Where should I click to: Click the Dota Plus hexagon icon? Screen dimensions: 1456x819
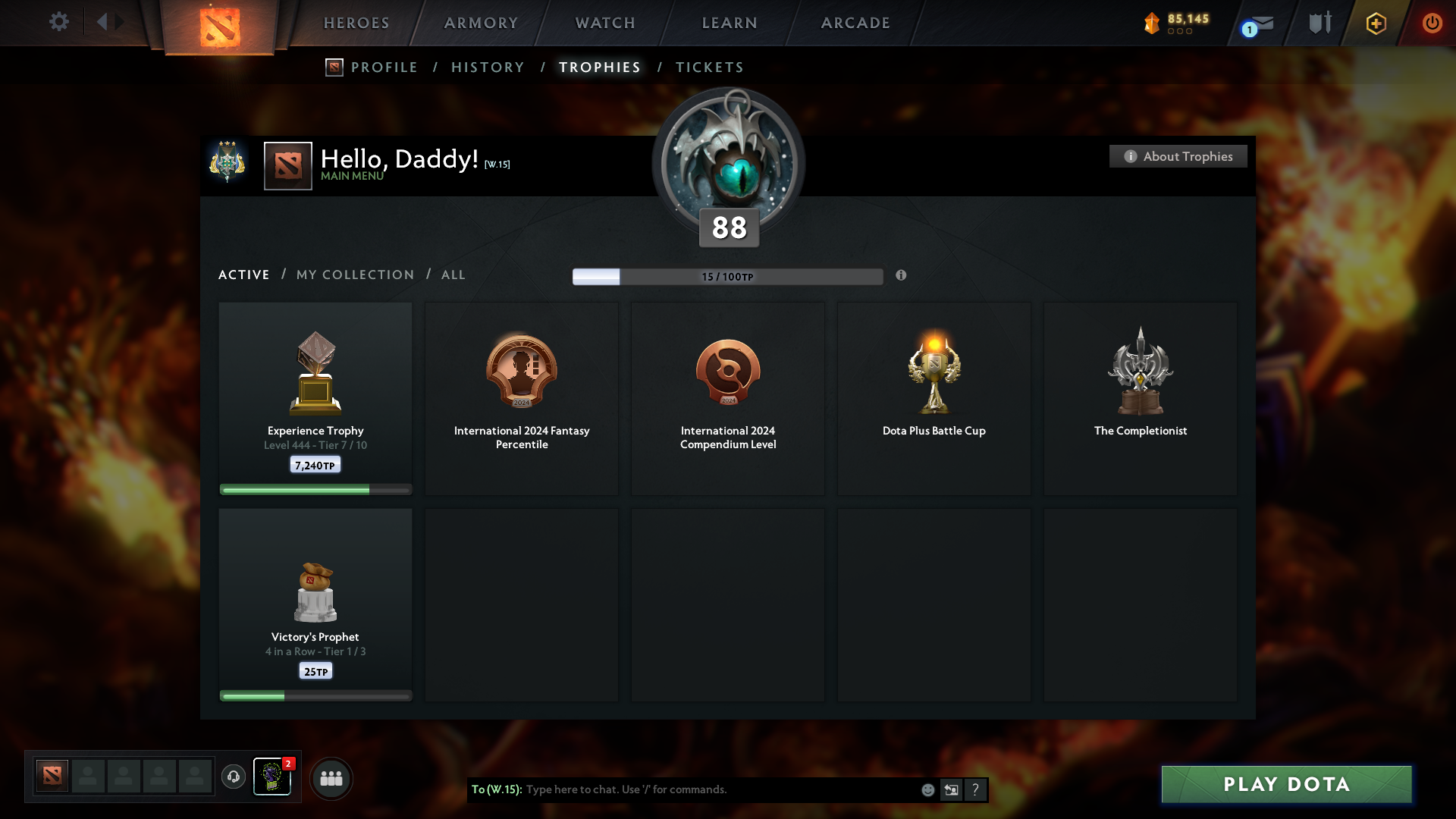(x=1375, y=23)
